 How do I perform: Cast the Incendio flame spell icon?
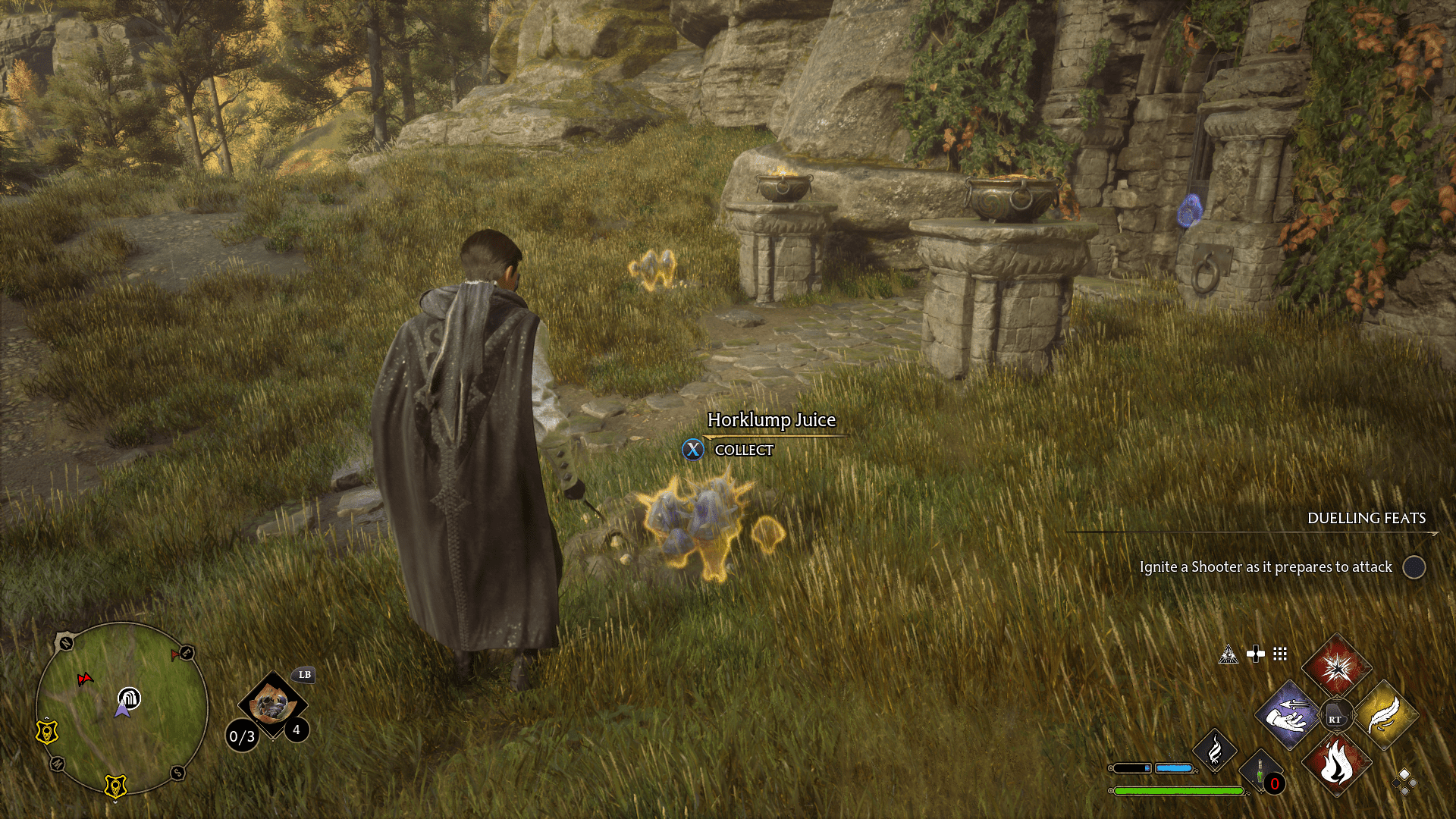pyautogui.click(x=1336, y=764)
